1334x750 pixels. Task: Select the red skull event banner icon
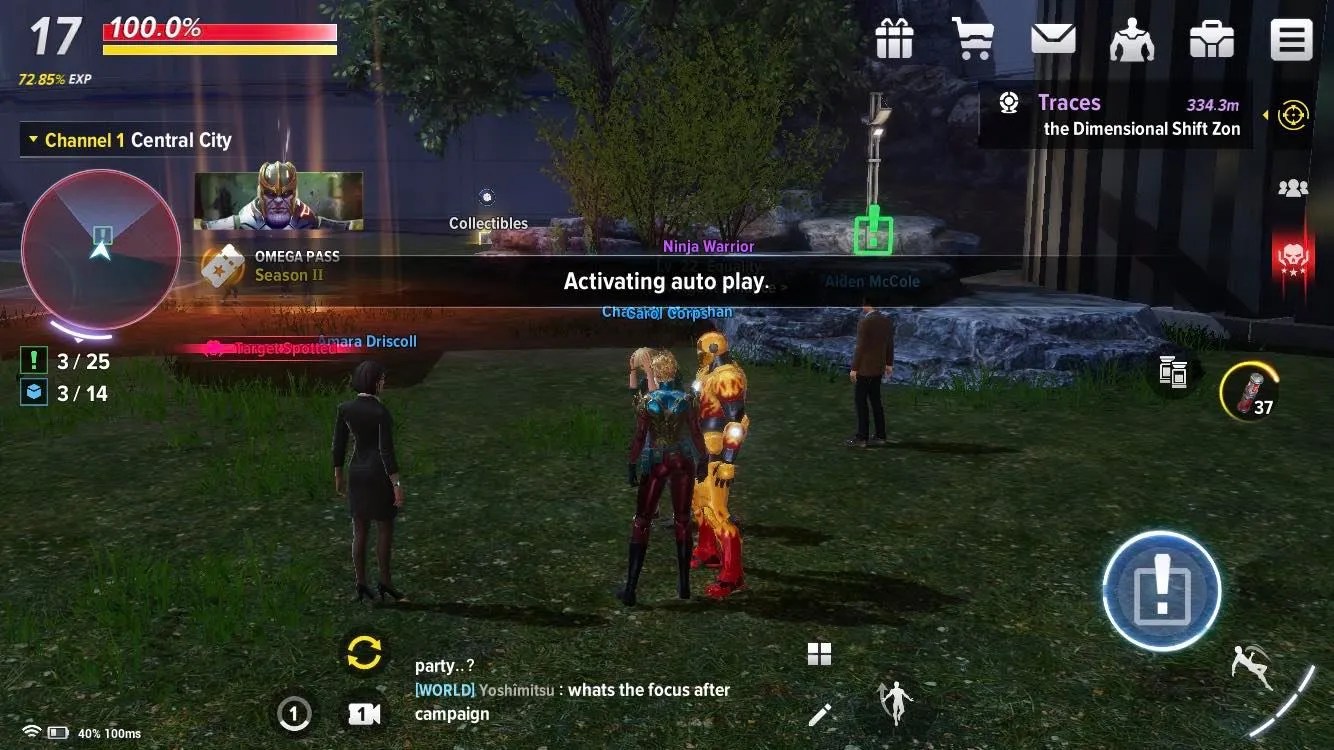[x=1292, y=258]
